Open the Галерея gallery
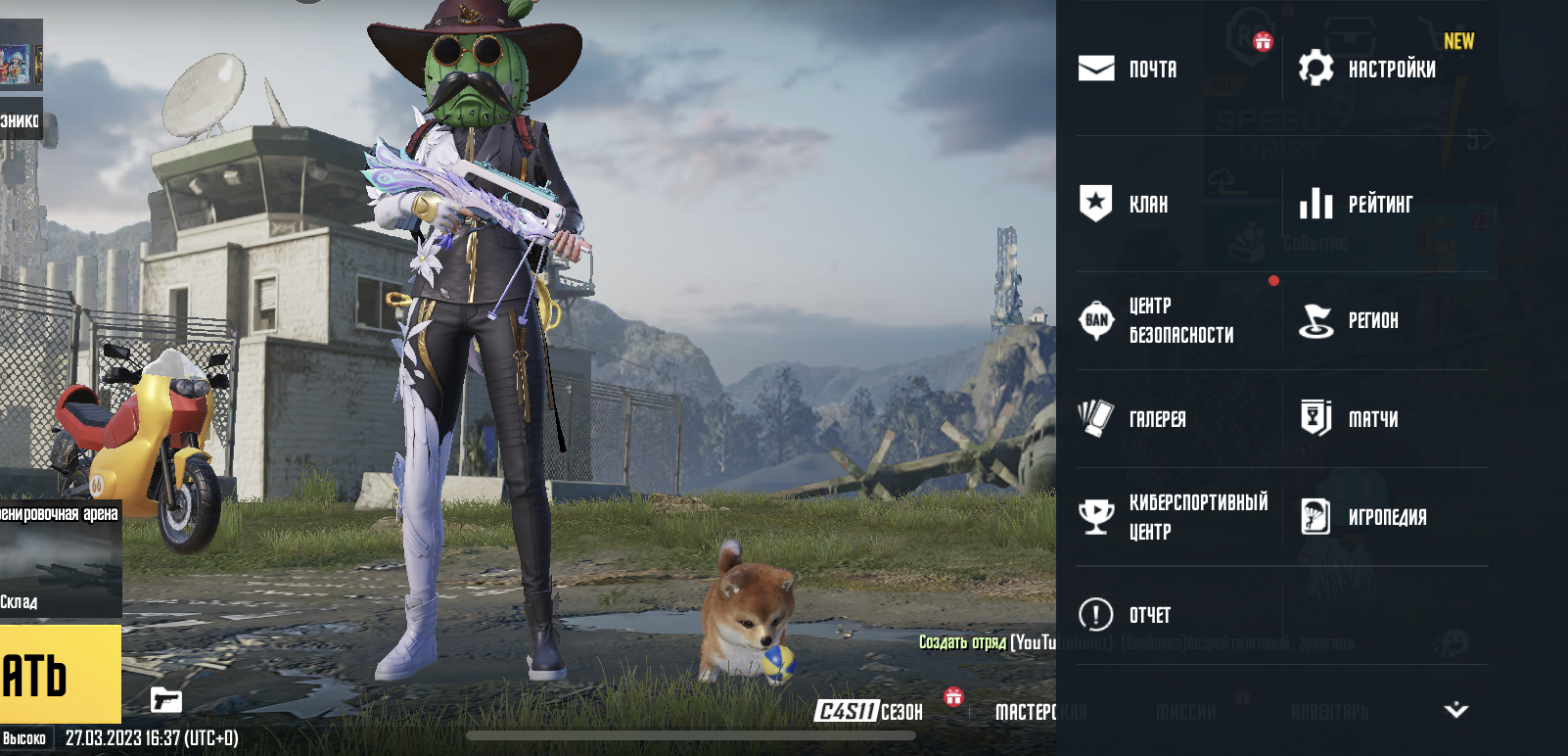This screenshot has width=1568, height=756. tap(1131, 418)
